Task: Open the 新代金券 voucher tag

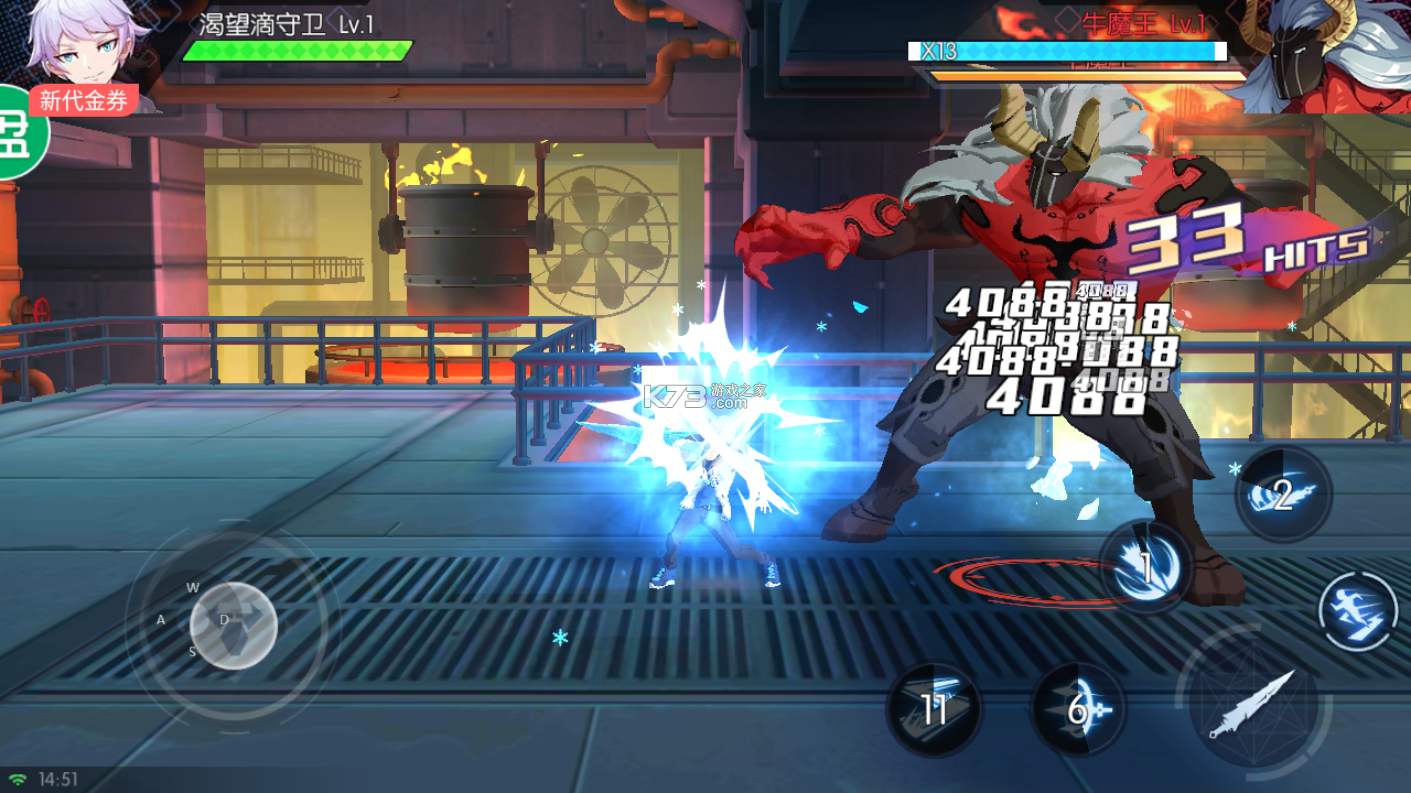Action: [x=84, y=100]
